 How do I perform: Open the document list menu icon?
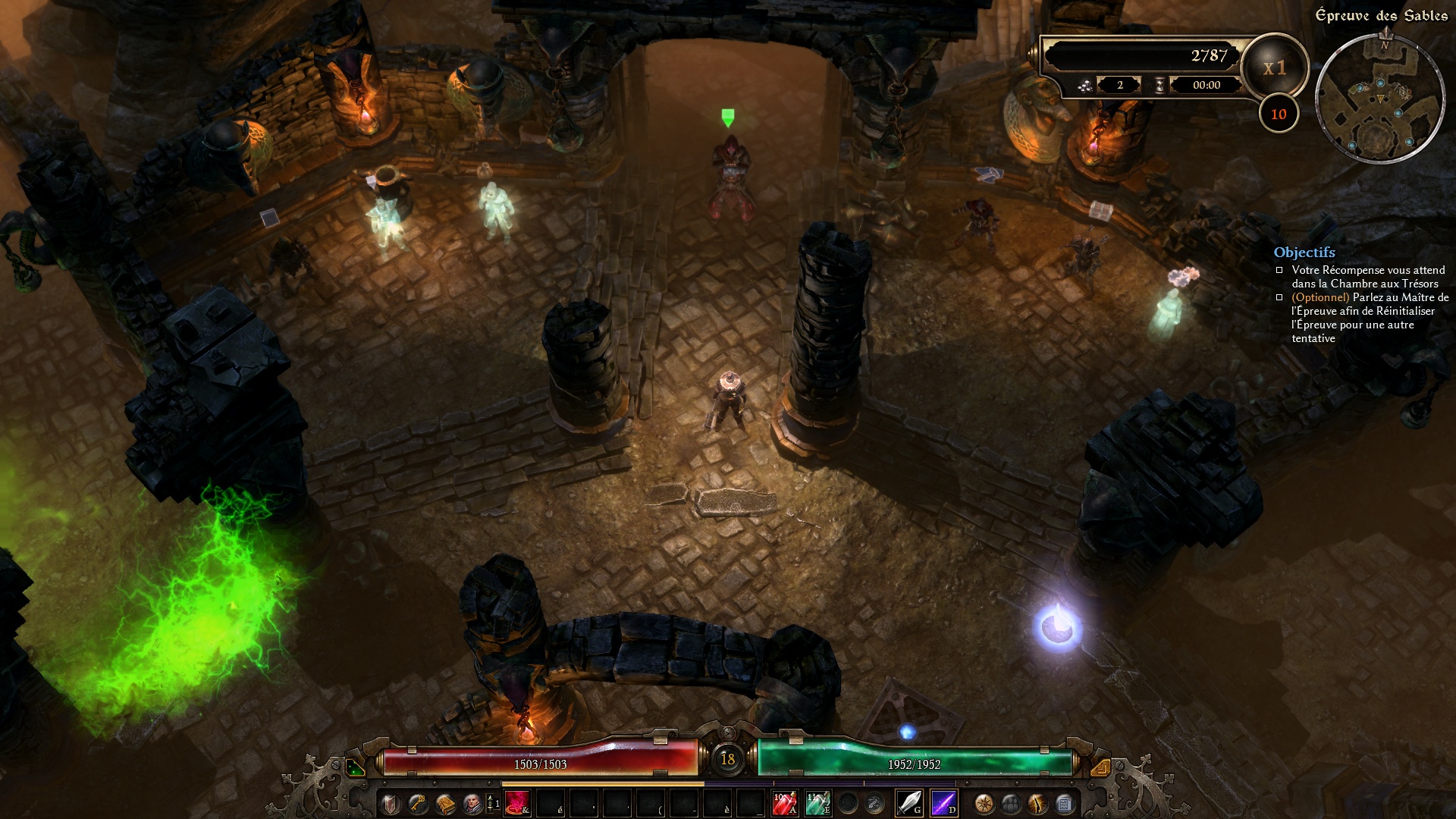coord(1064,803)
